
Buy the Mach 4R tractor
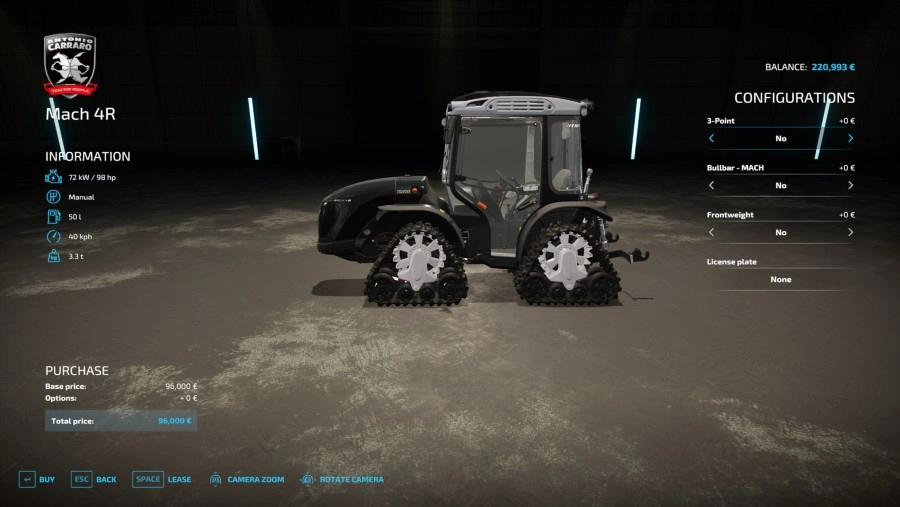coord(37,480)
